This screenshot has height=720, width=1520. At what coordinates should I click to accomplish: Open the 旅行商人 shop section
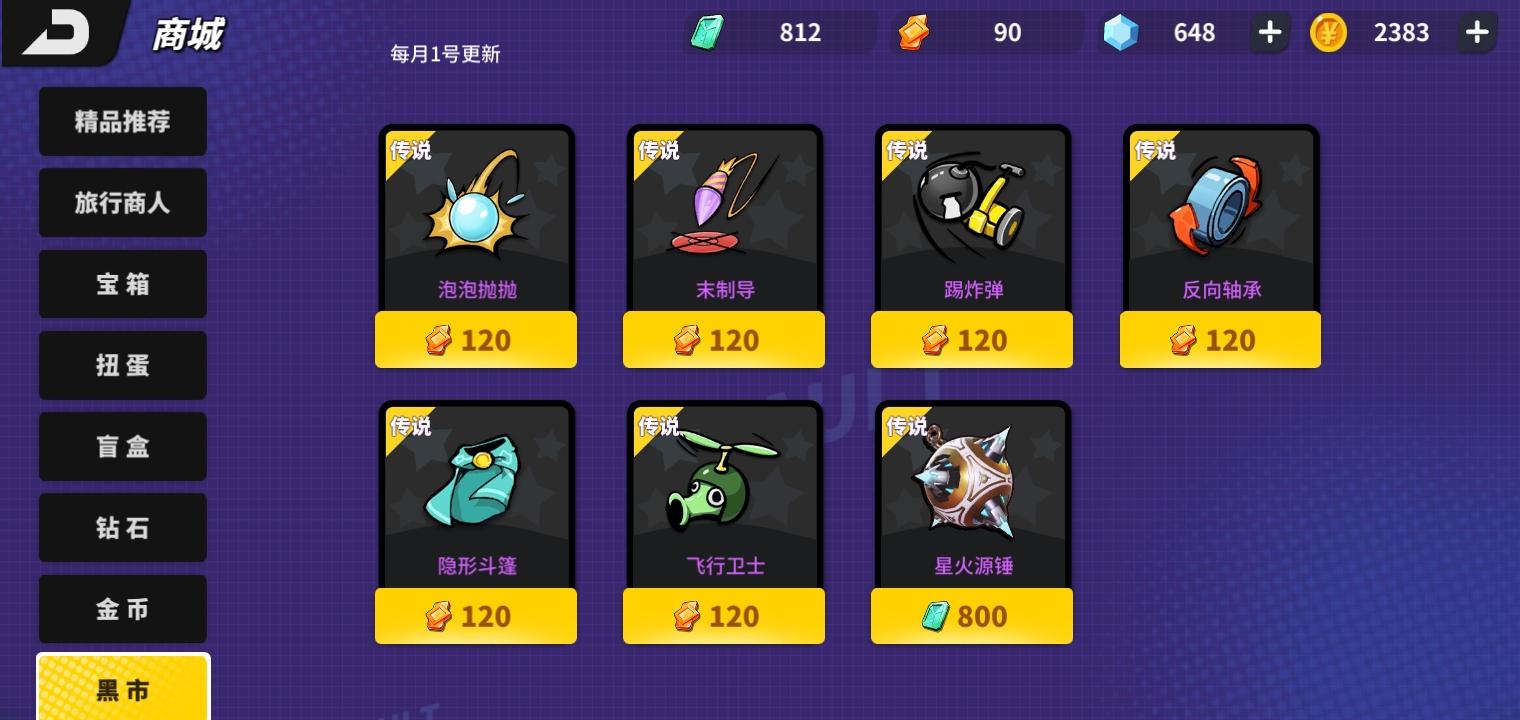(x=122, y=202)
